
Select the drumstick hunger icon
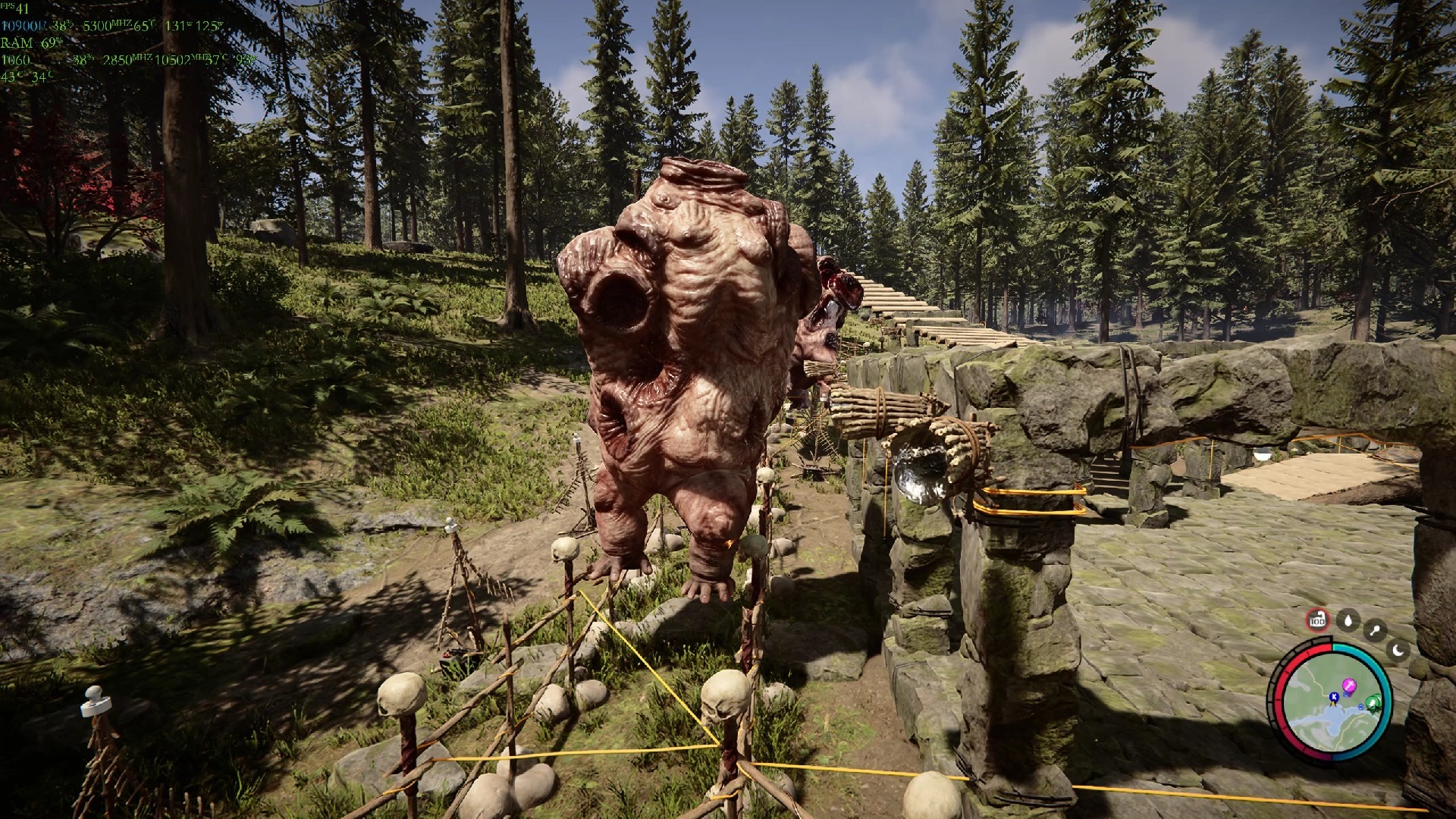pos(1375,630)
